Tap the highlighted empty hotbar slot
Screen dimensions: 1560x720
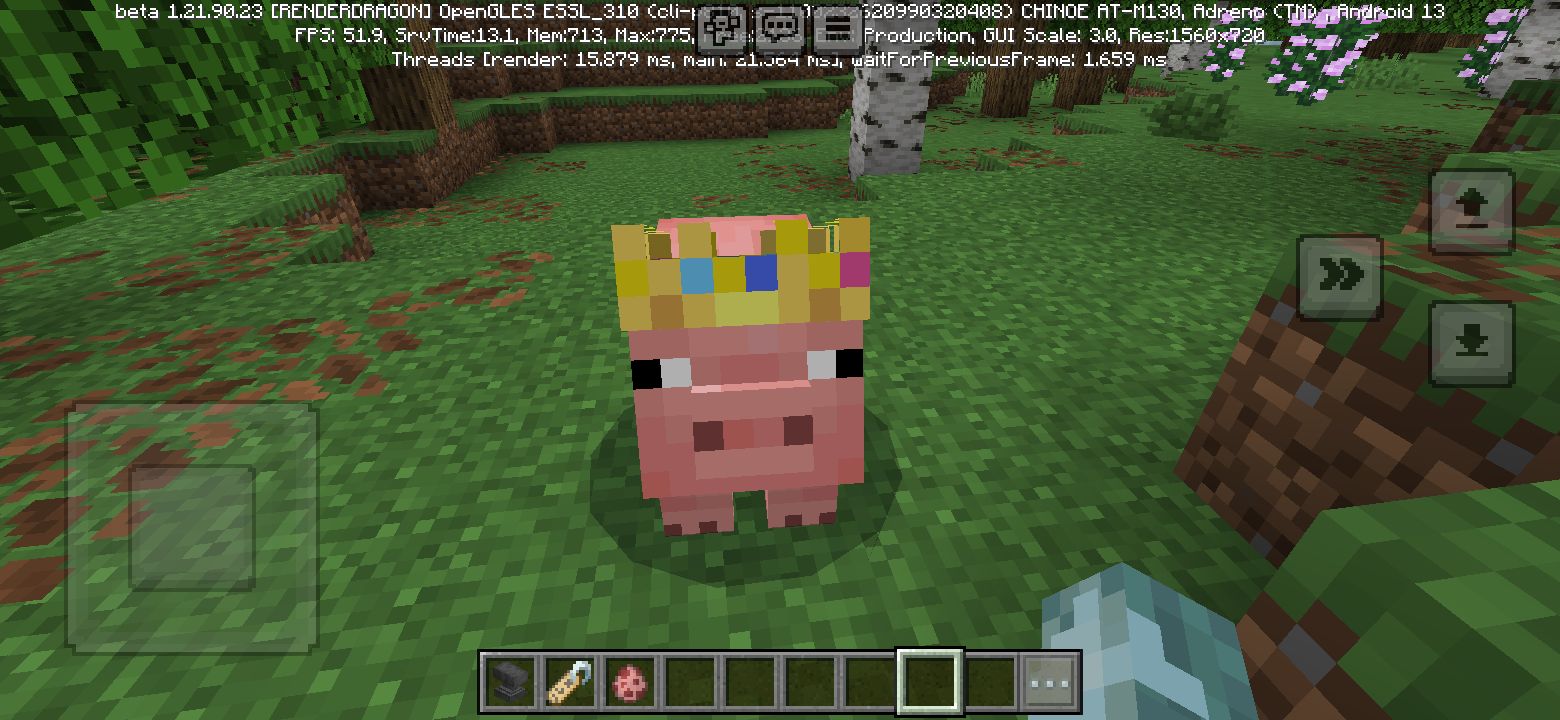pyautogui.click(x=930, y=682)
